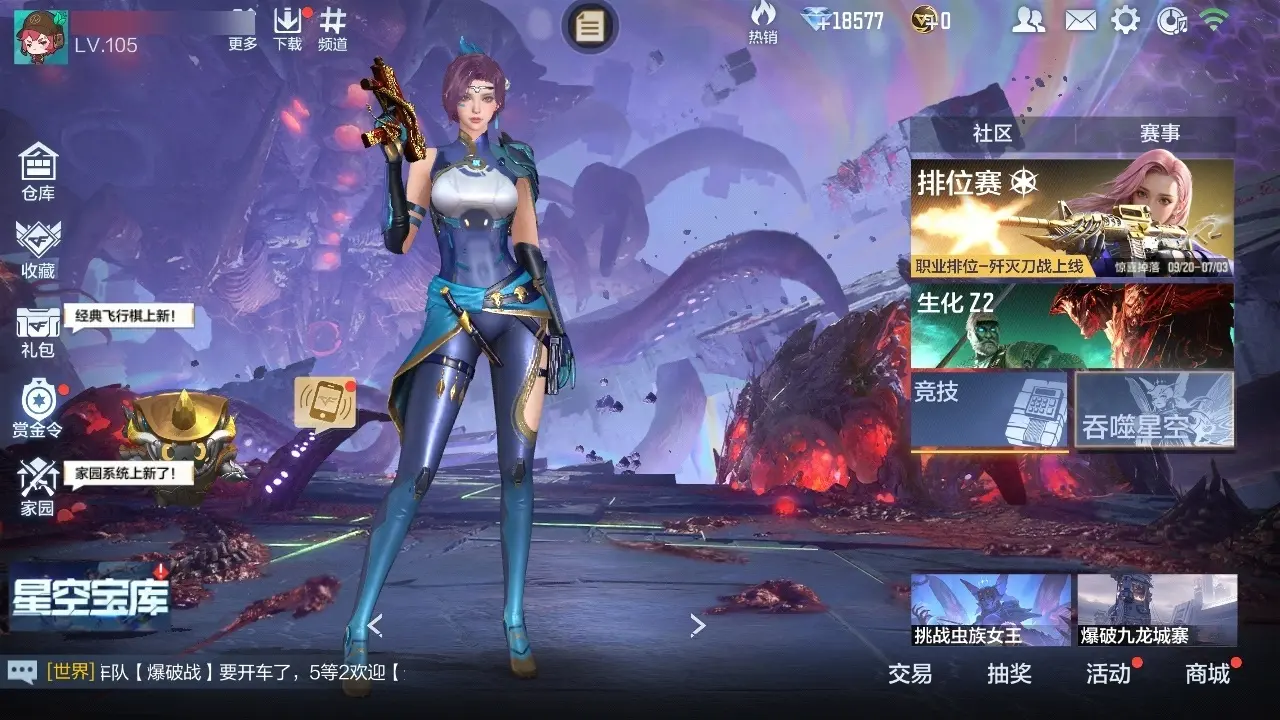Select the 排位赛 ranked match banner
The width and height of the screenshot is (1280, 720).
pyautogui.click(x=1072, y=219)
